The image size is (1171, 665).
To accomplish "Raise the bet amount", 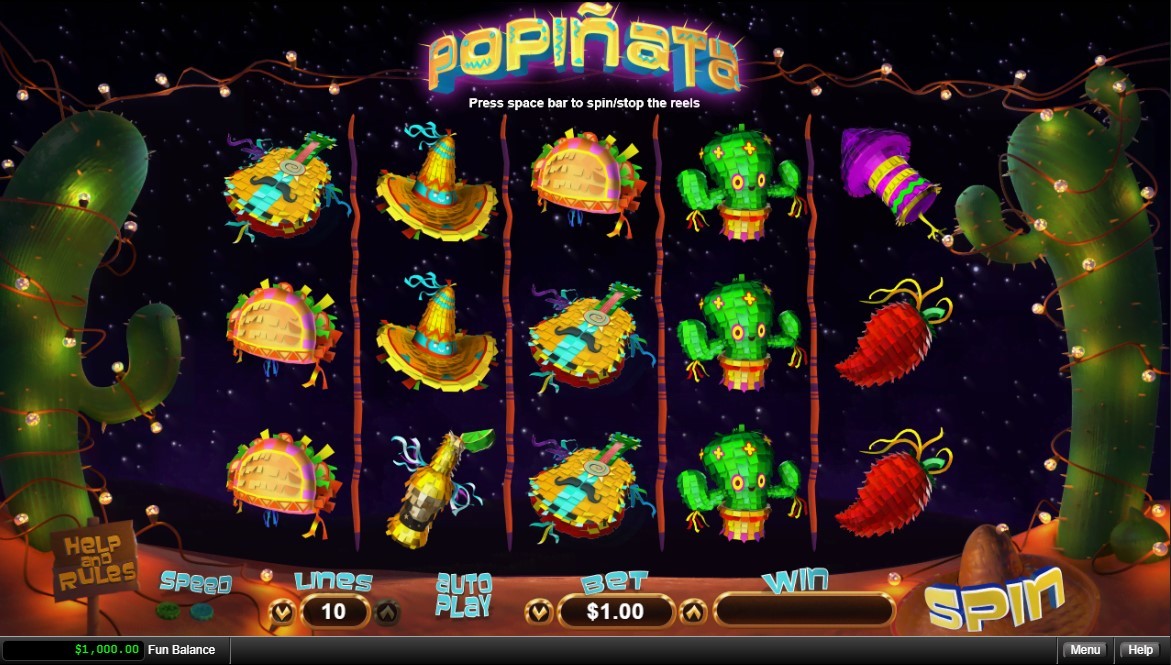I will [x=692, y=610].
